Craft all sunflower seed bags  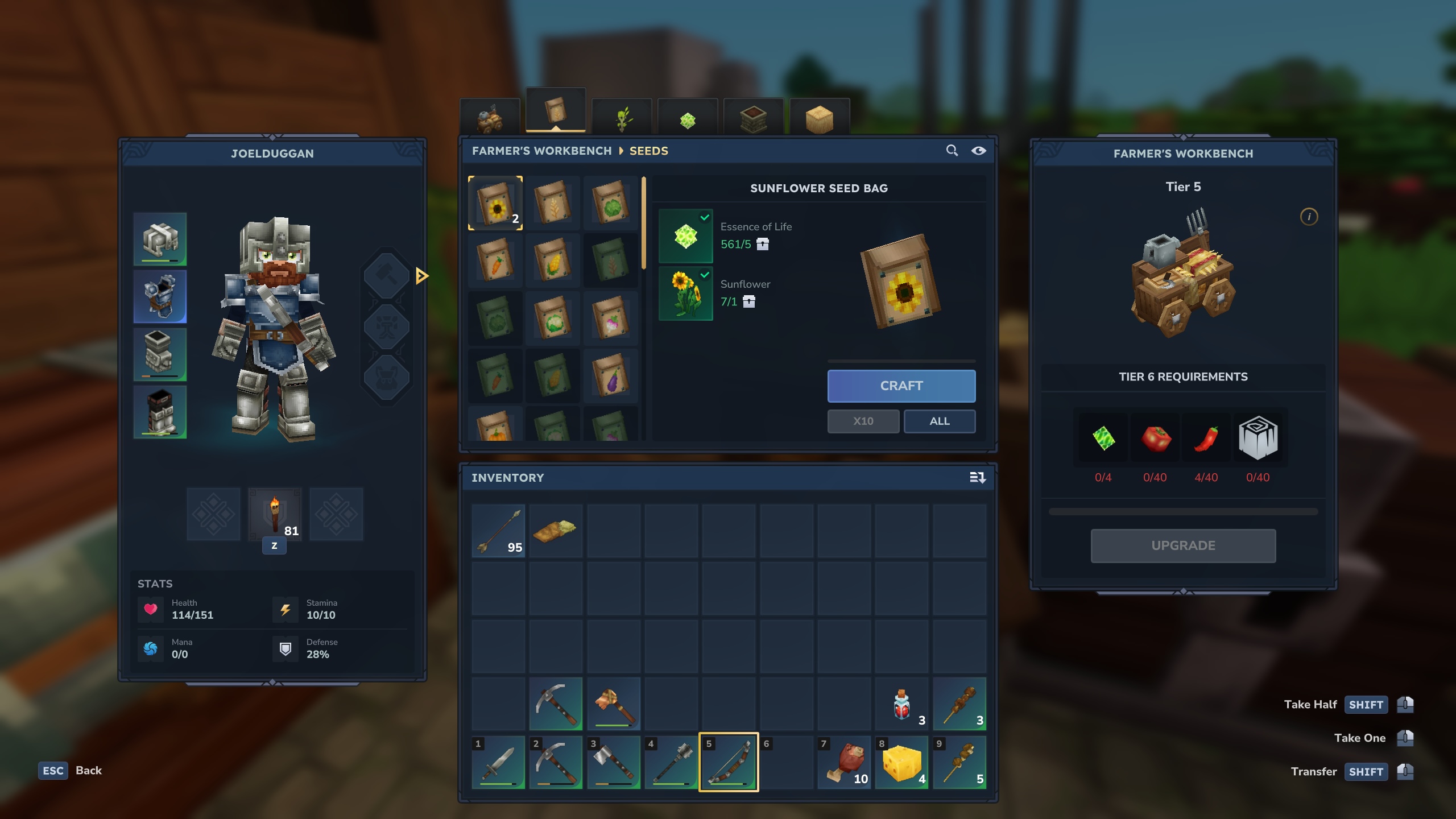939,421
